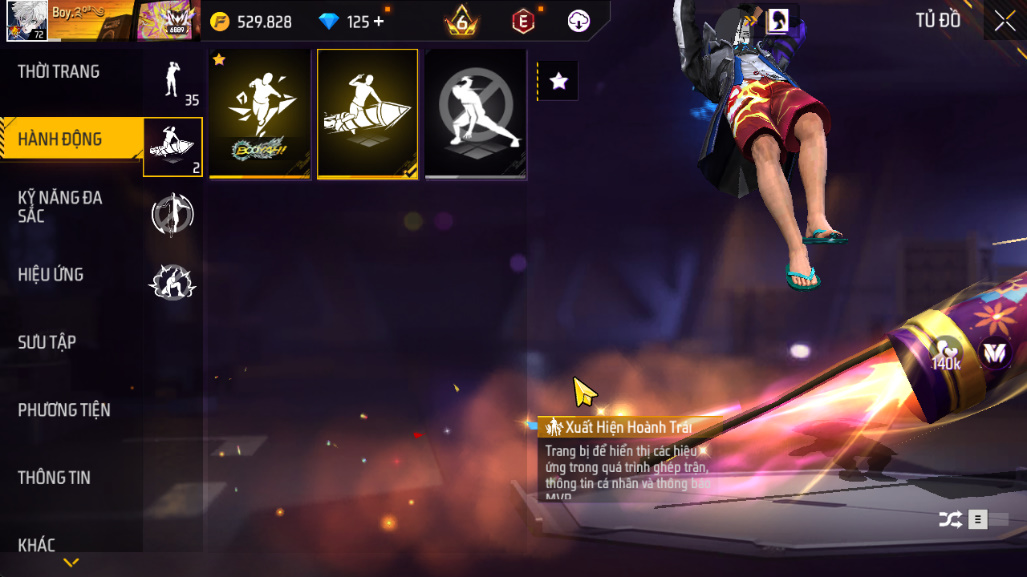Click the cloud download icon
Screen dimensions: 1027x577
click(578, 21)
